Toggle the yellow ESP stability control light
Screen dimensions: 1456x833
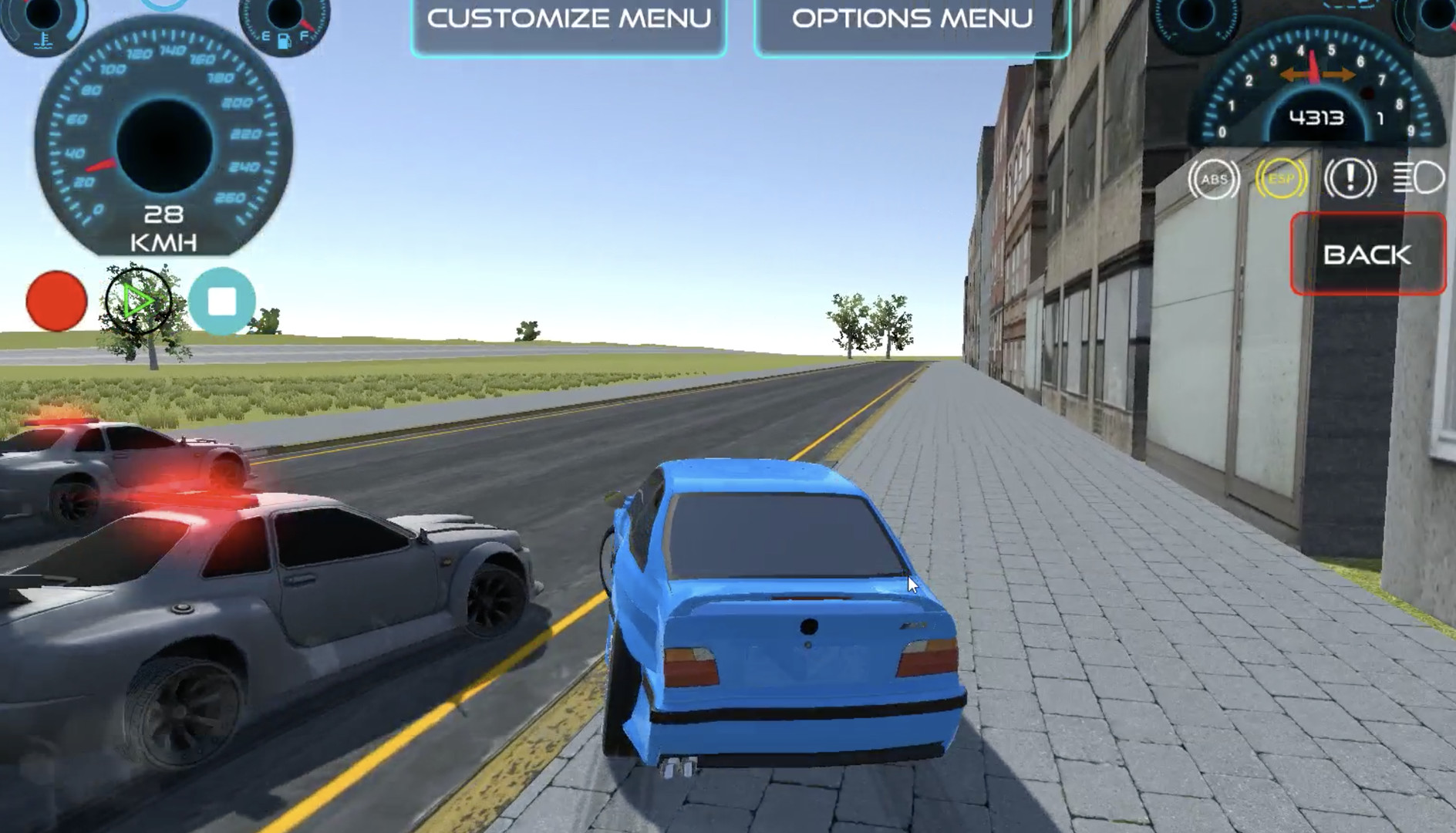tap(1280, 177)
